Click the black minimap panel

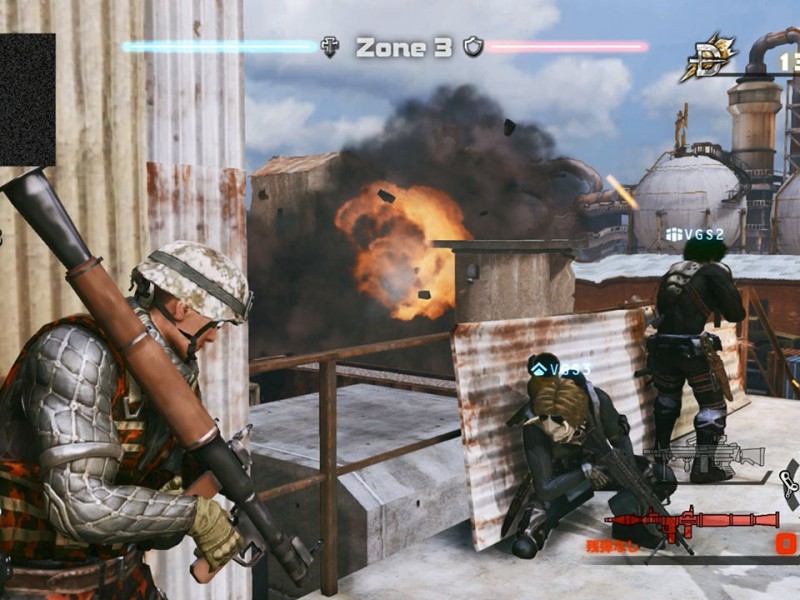tap(27, 99)
